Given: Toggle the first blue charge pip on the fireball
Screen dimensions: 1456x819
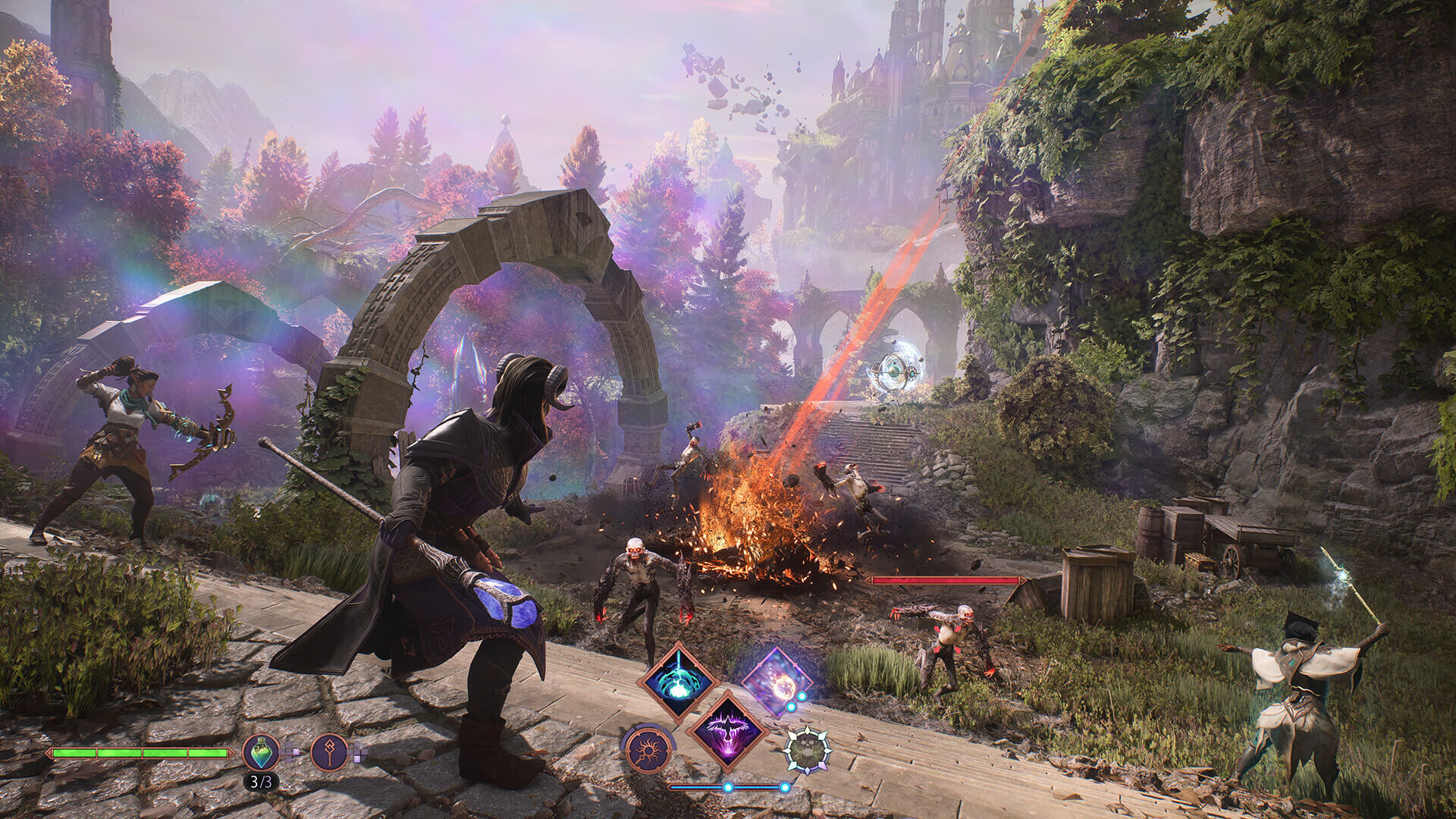Looking at the screenshot, I should [x=802, y=696].
